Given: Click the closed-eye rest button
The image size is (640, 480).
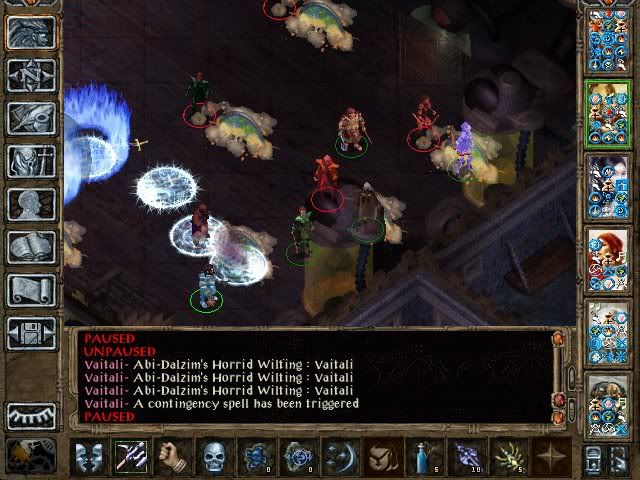Looking at the screenshot, I should (x=31, y=415).
